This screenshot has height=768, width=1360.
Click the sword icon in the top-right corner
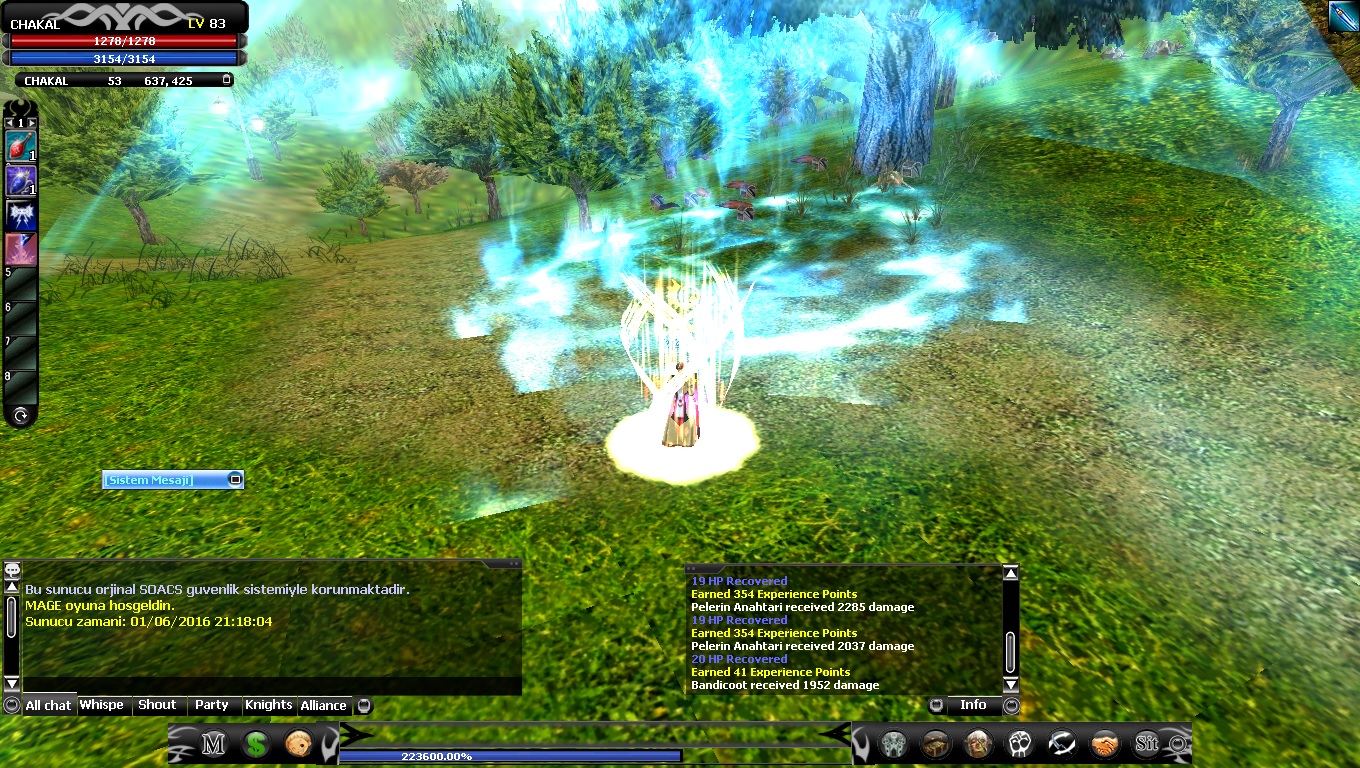click(1343, 16)
